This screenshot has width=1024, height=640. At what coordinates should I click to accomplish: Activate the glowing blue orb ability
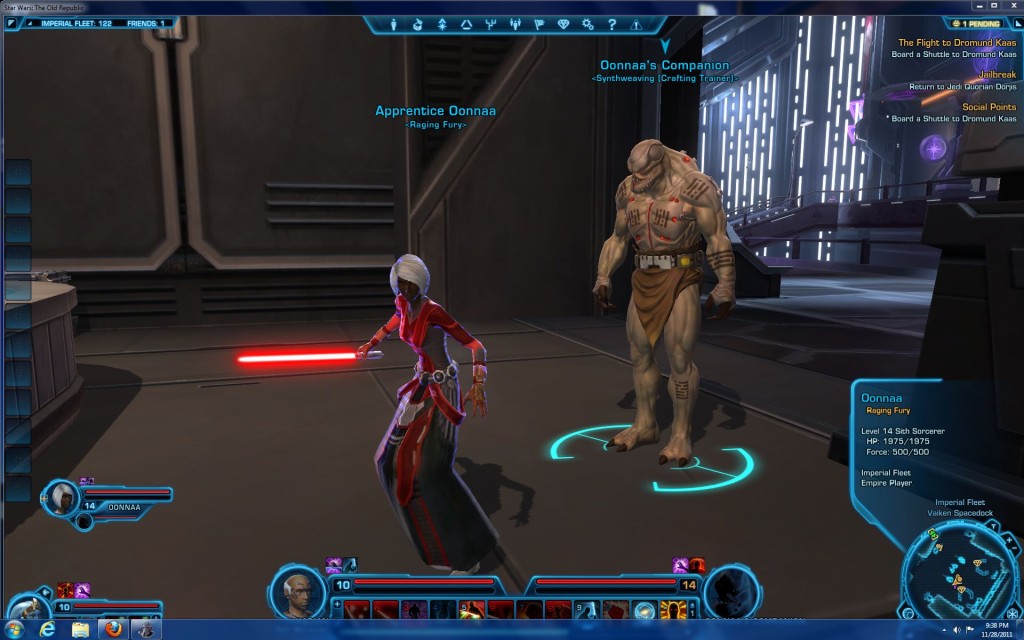pos(645,609)
